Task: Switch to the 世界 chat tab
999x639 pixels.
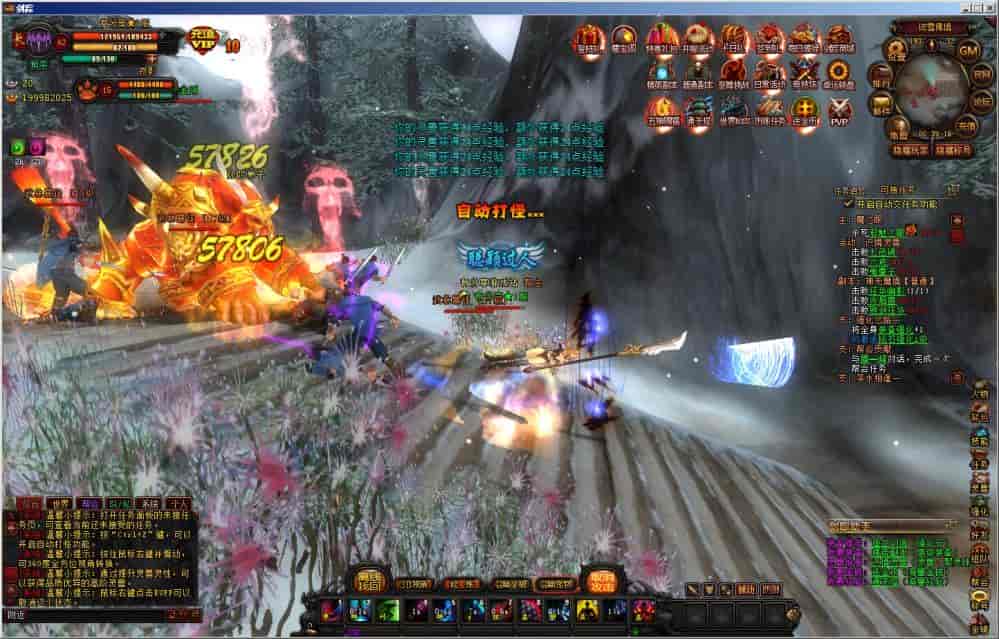Action: coord(62,503)
